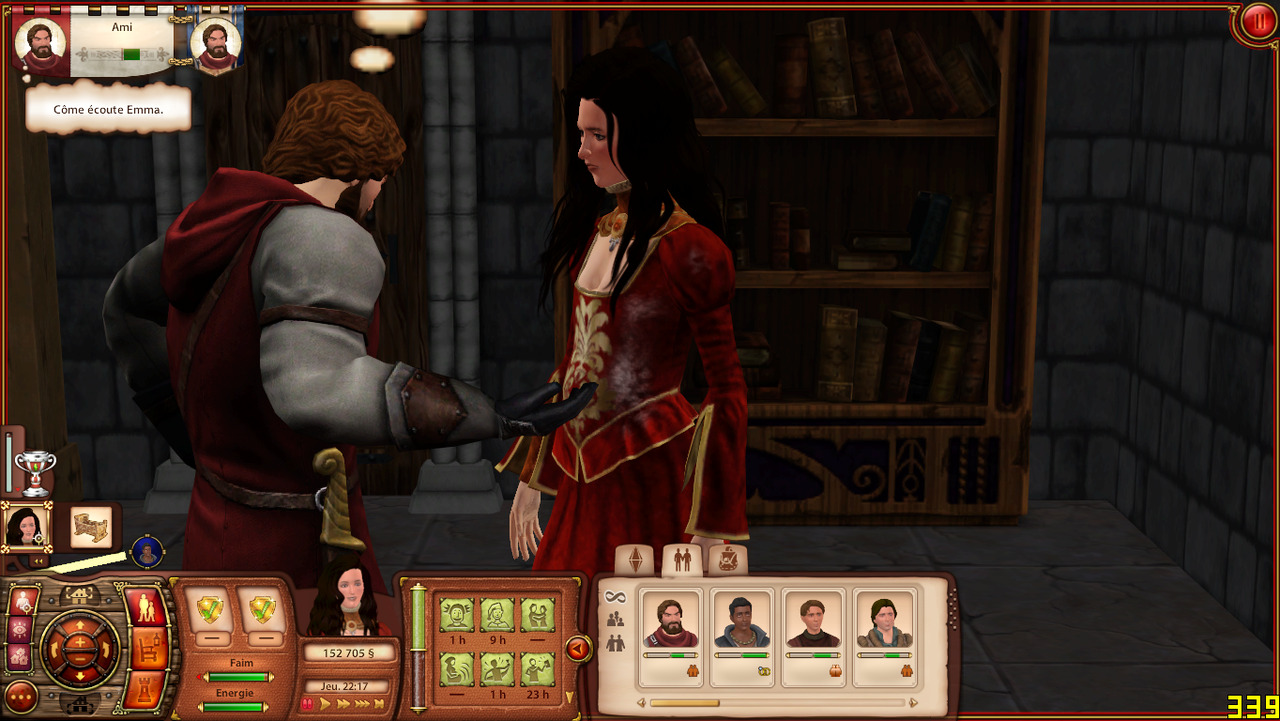Screen dimensions: 1280x721
Task: Select the dark-skinned man with necklace relationship card
Action: pyautogui.click(x=742, y=636)
